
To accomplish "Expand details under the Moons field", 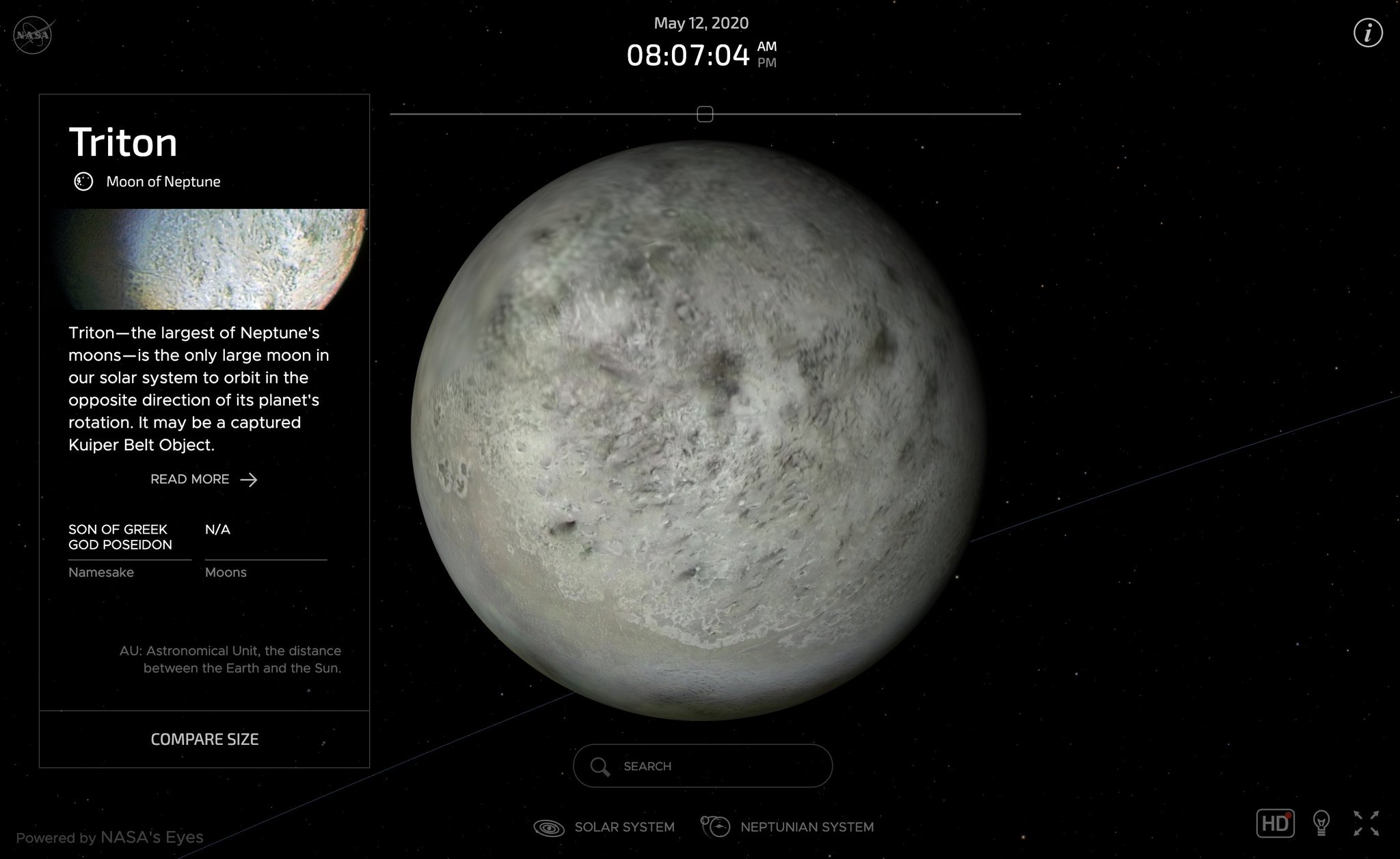I will [226, 572].
